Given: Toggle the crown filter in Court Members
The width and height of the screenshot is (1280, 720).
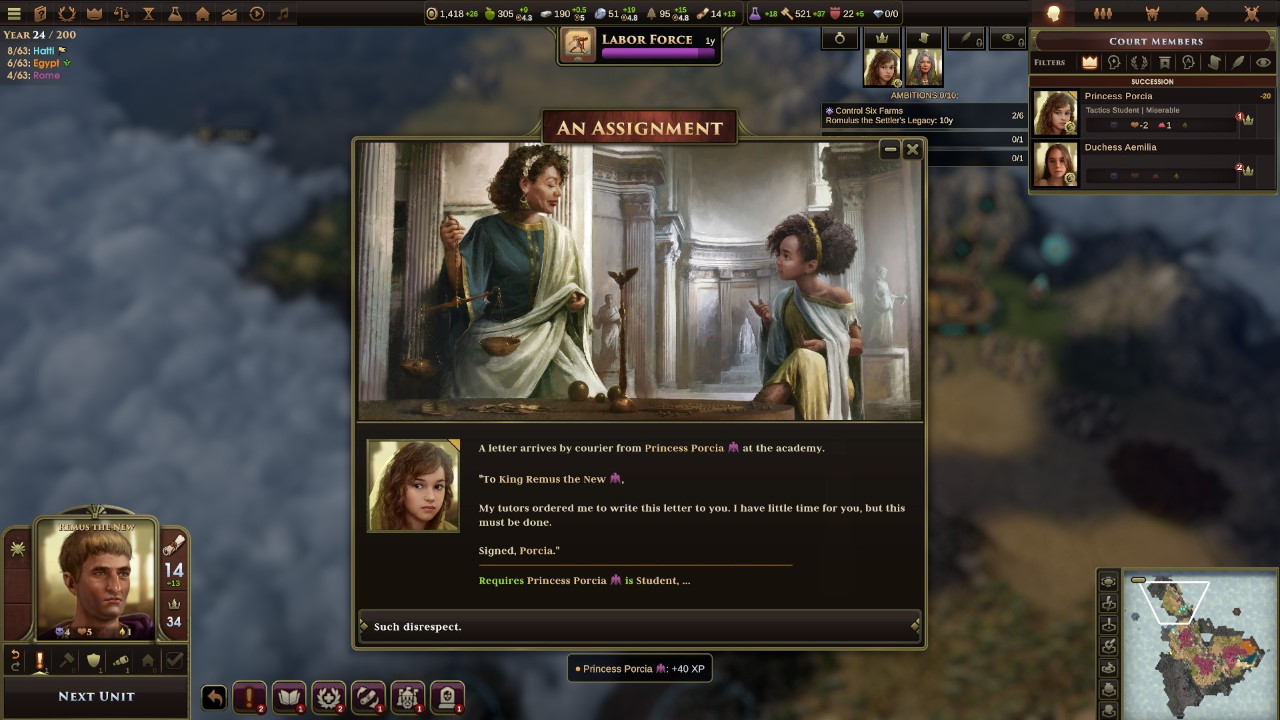Looking at the screenshot, I should pos(1089,62).
